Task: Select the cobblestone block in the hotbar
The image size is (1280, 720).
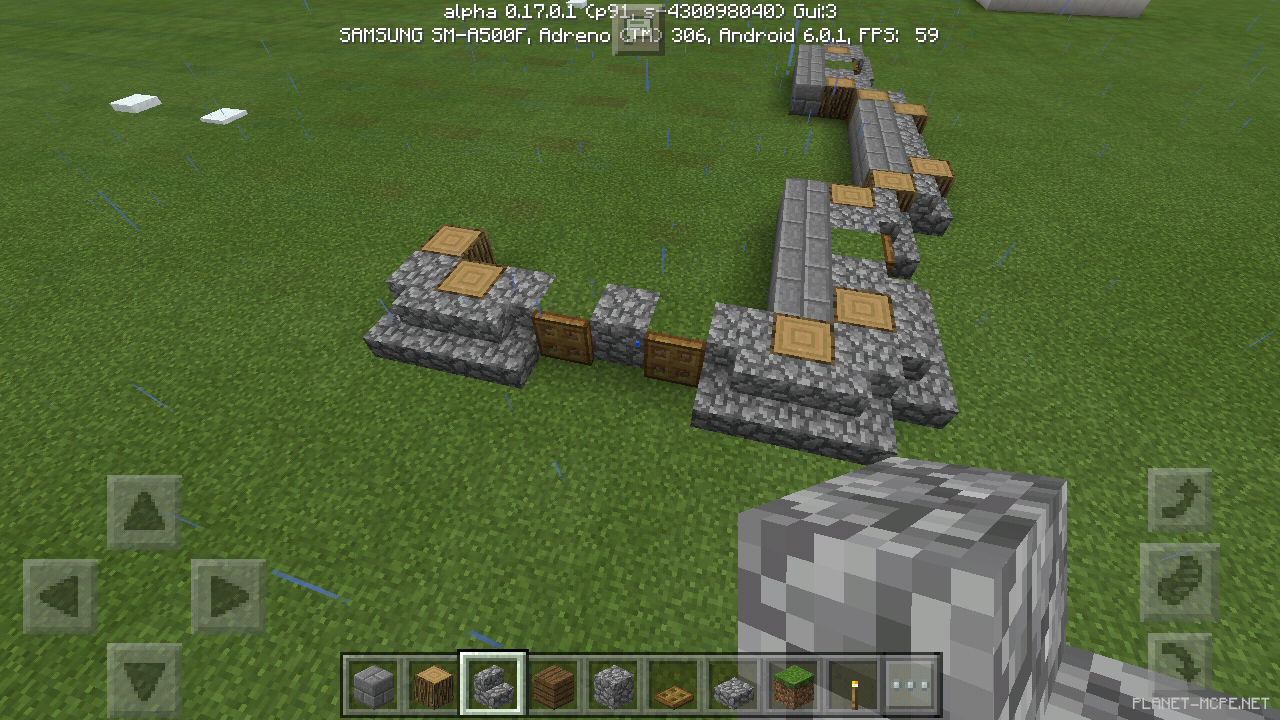Action: point(613,684)
